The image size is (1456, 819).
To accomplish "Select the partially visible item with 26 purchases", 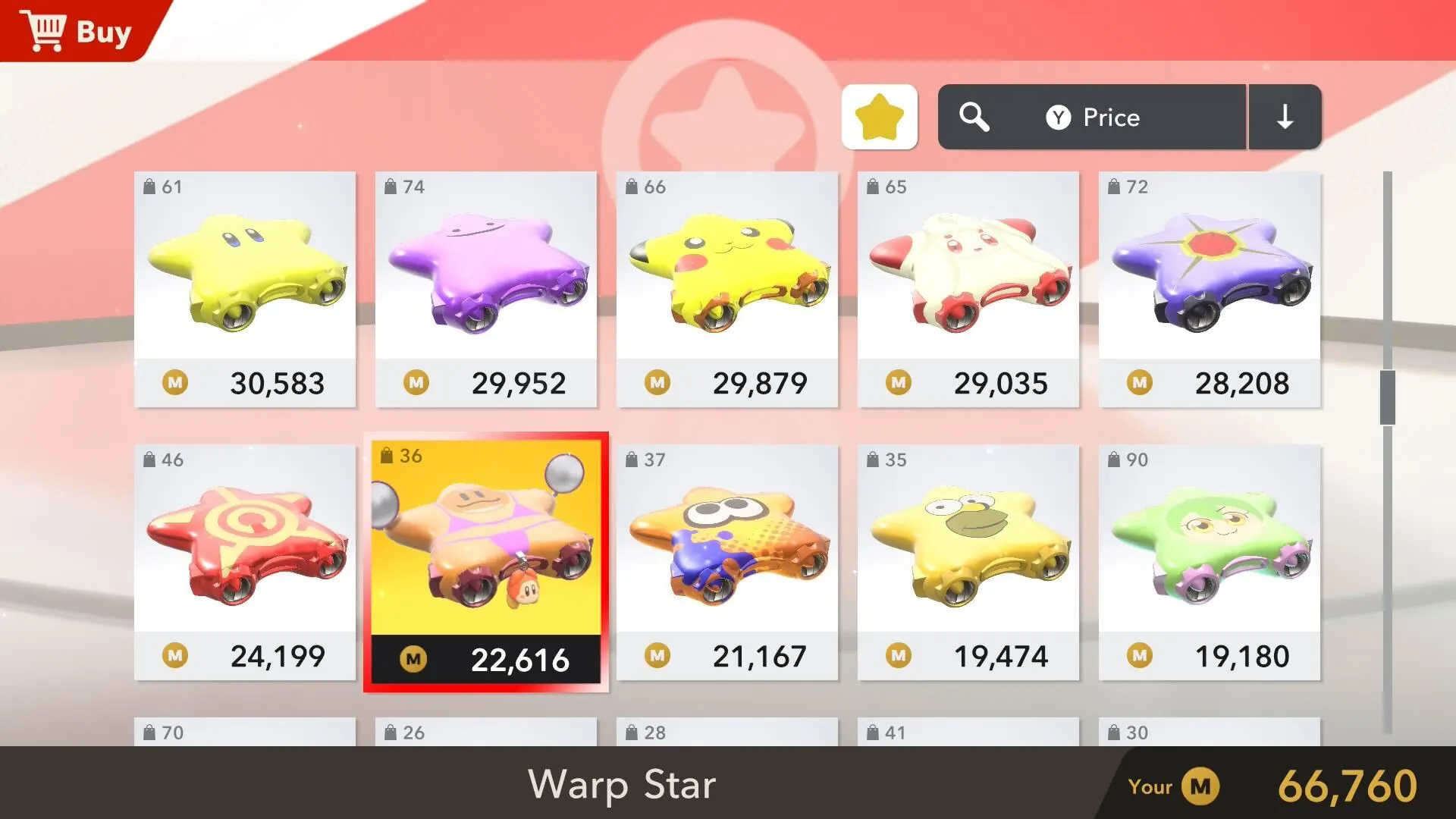I will coord(486,732).
